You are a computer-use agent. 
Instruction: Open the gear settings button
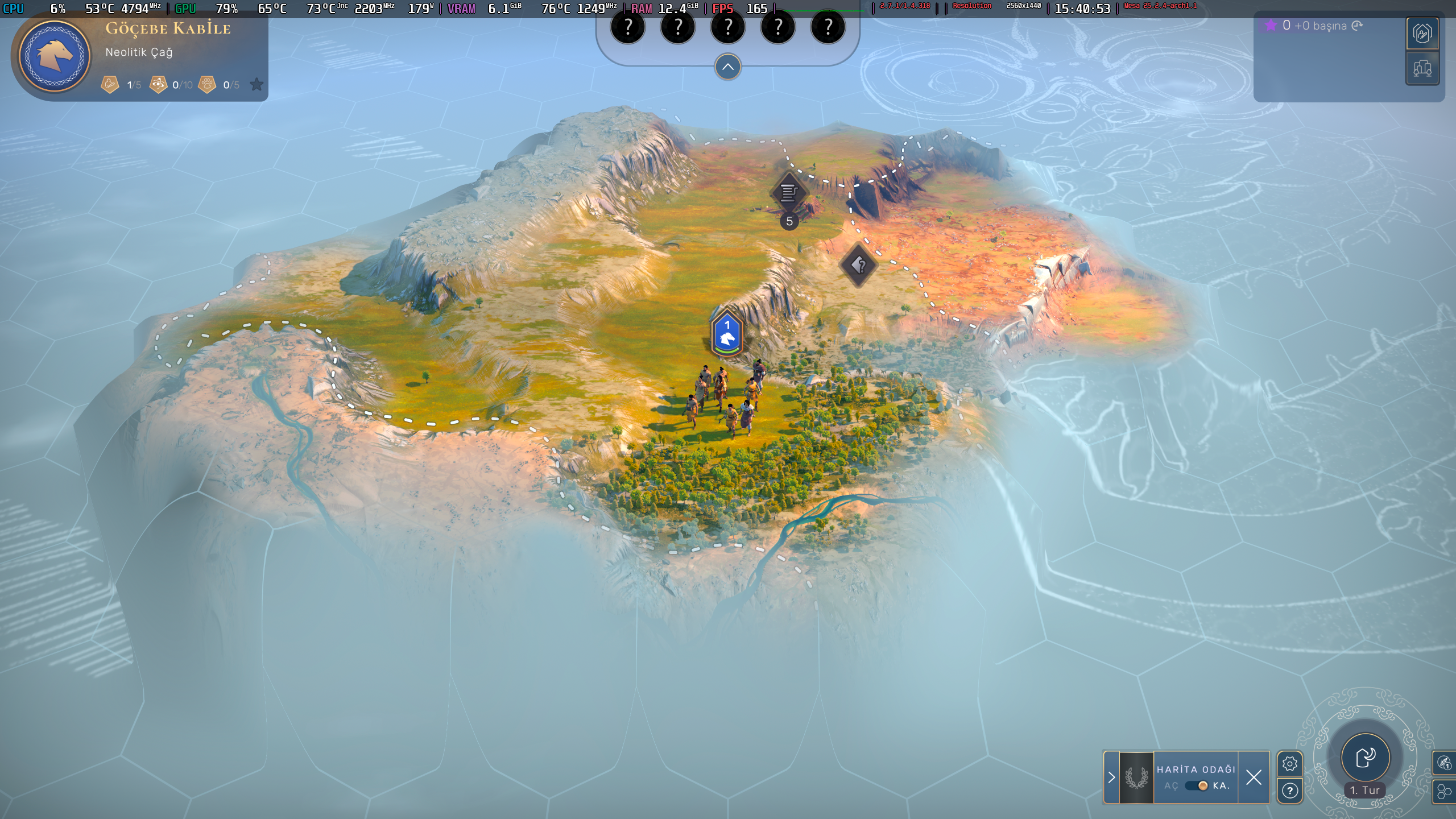pyautogui.click(x=1289, y=763)
